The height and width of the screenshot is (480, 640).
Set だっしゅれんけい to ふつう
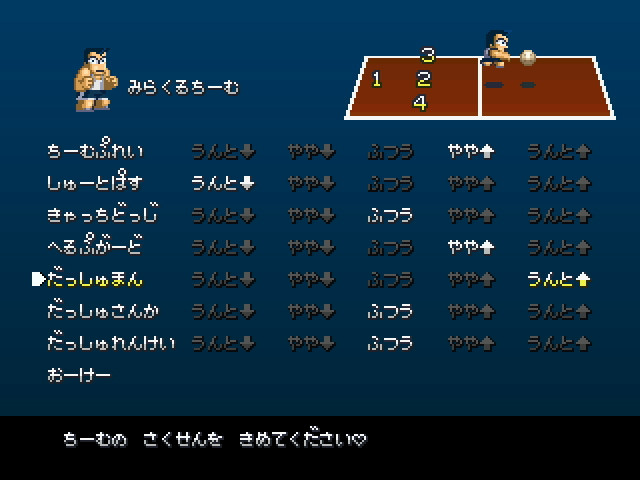point(391,343)
